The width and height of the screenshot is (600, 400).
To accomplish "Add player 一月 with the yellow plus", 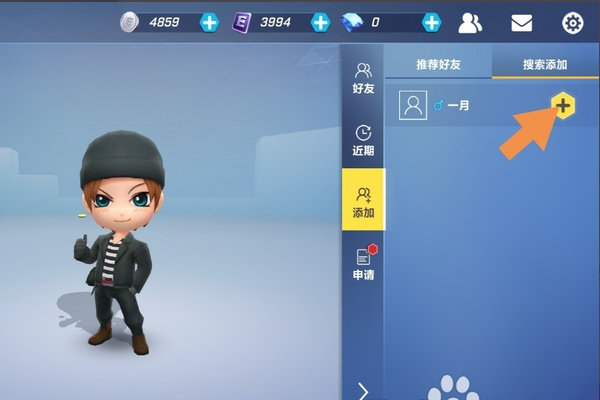I will tap(563, 104).
